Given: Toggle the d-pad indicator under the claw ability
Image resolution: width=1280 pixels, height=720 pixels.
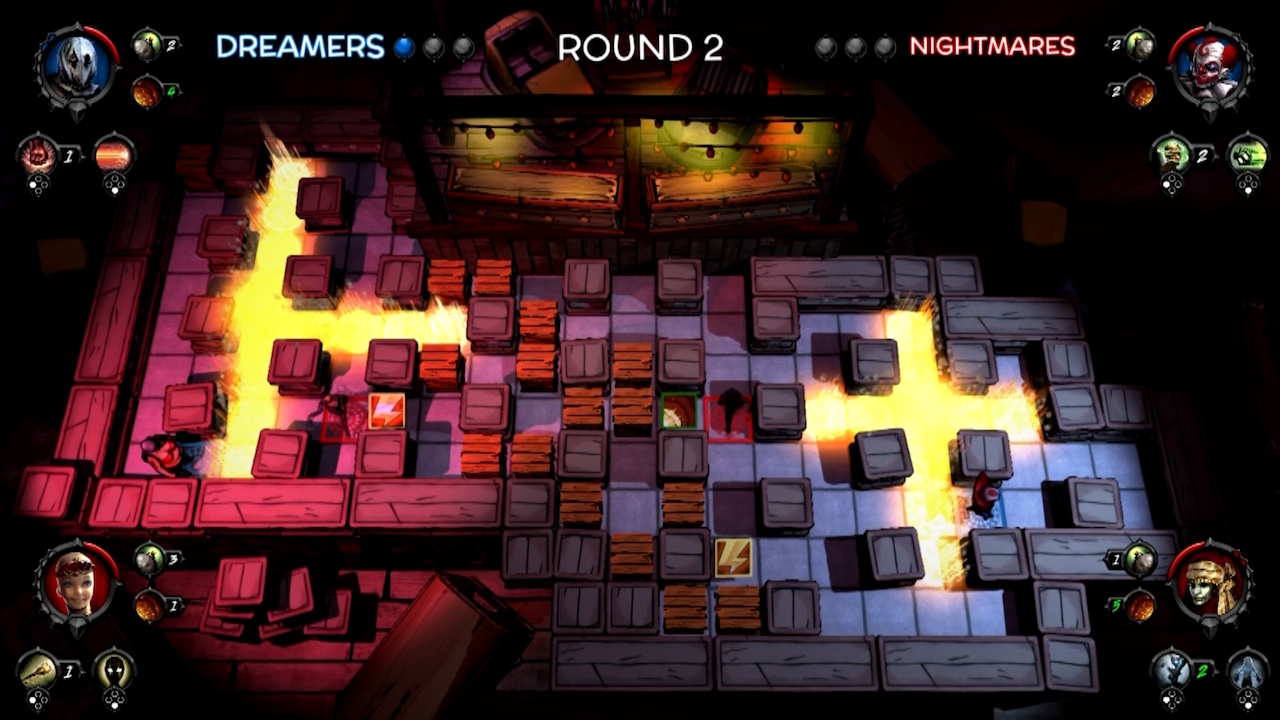Looking at the screenshot, I should point(38,183).
